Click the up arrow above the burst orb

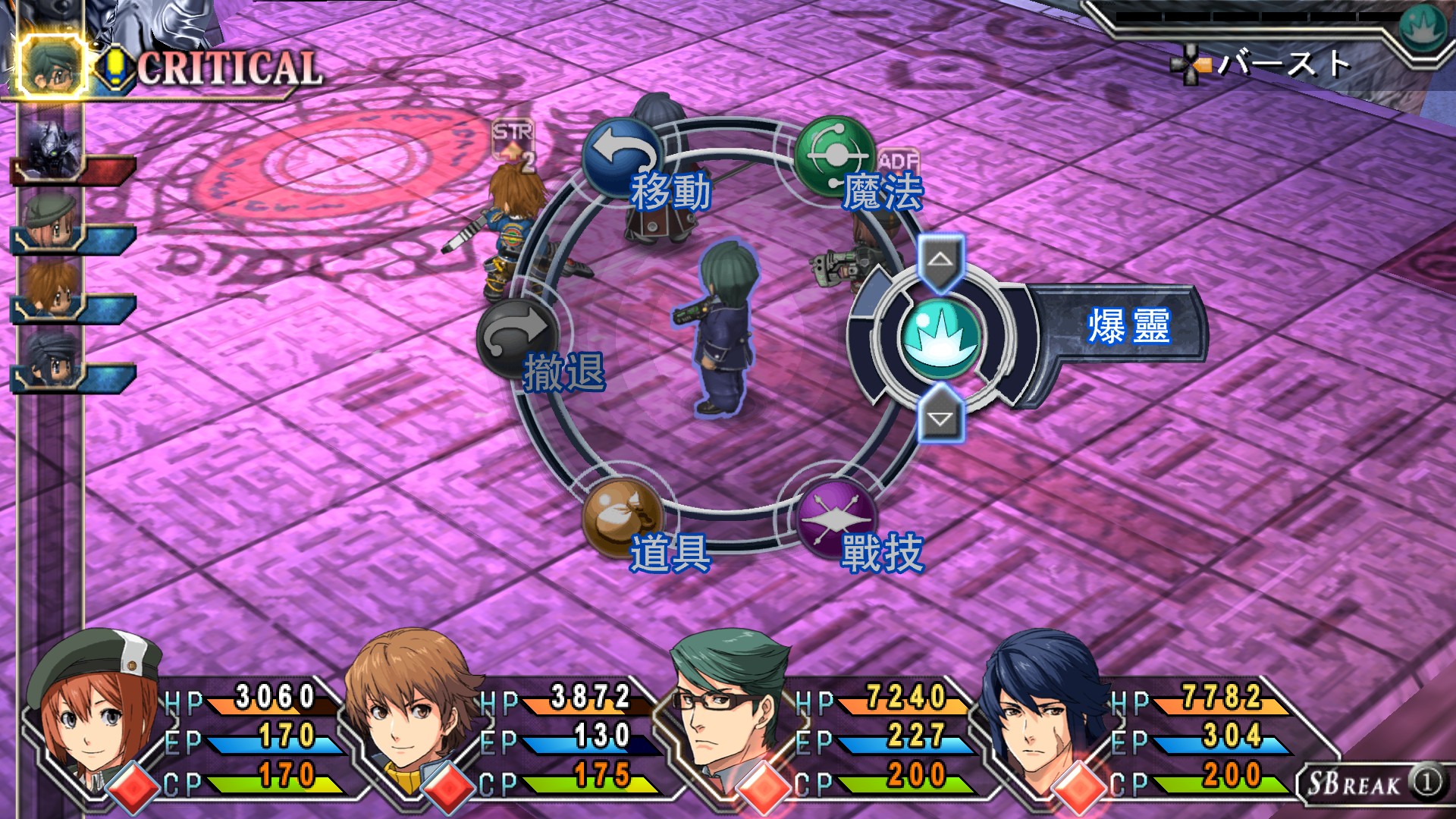(x=940, y=260)
